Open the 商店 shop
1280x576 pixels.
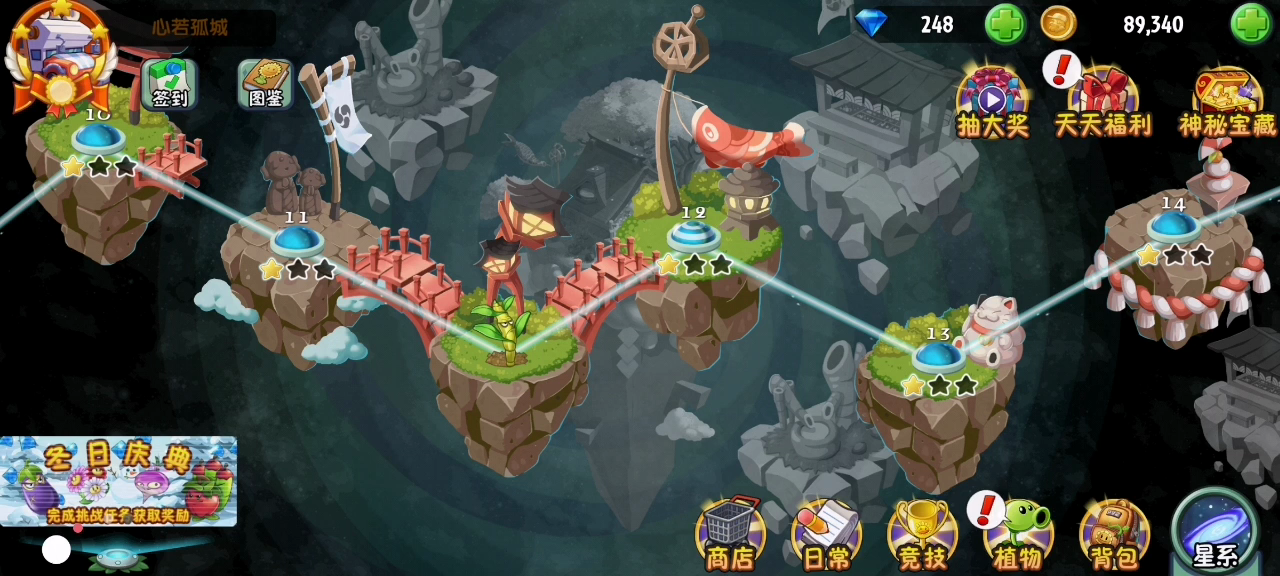[730, 535]
